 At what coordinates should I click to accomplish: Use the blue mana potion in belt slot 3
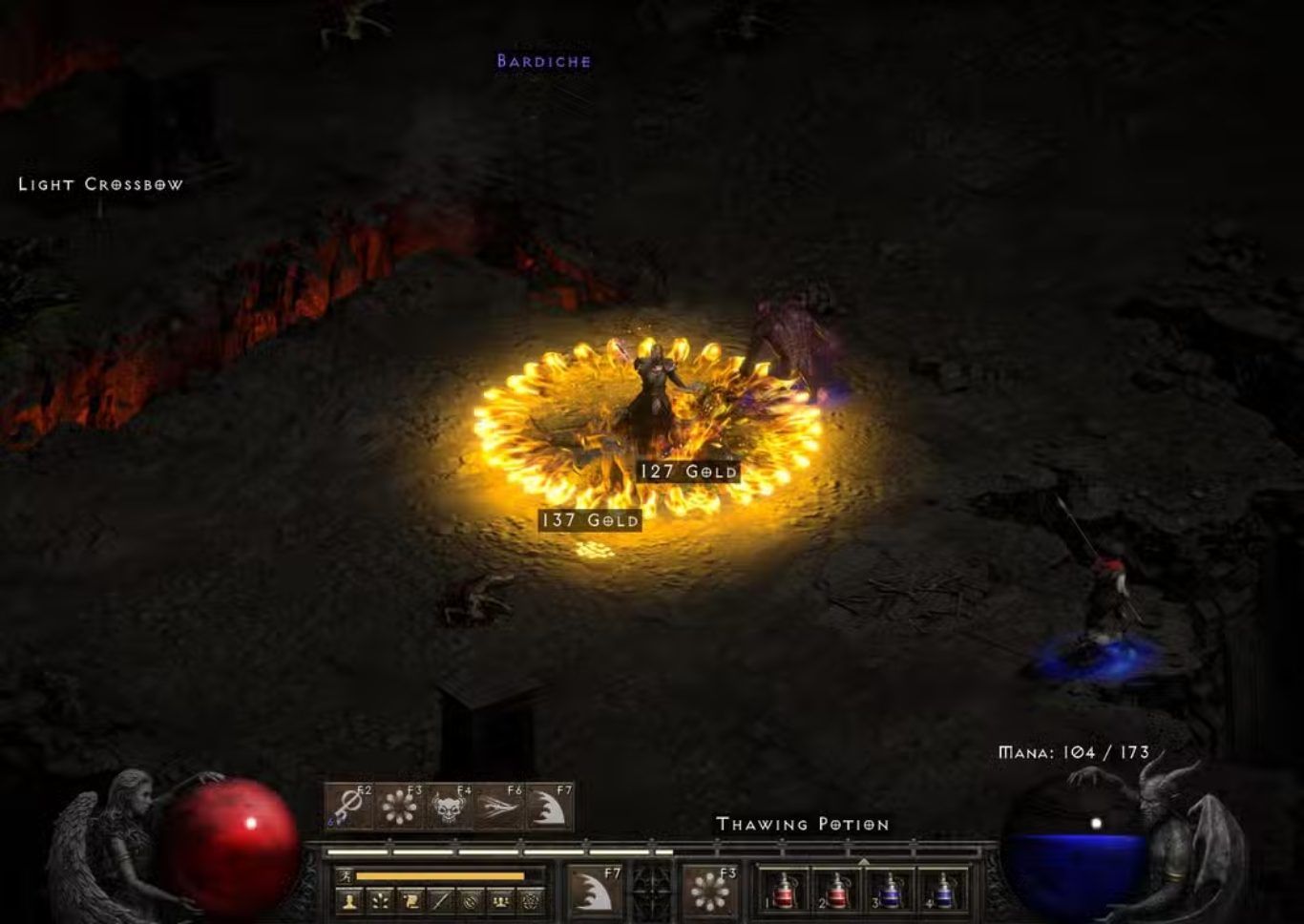[x=890, y=890]
